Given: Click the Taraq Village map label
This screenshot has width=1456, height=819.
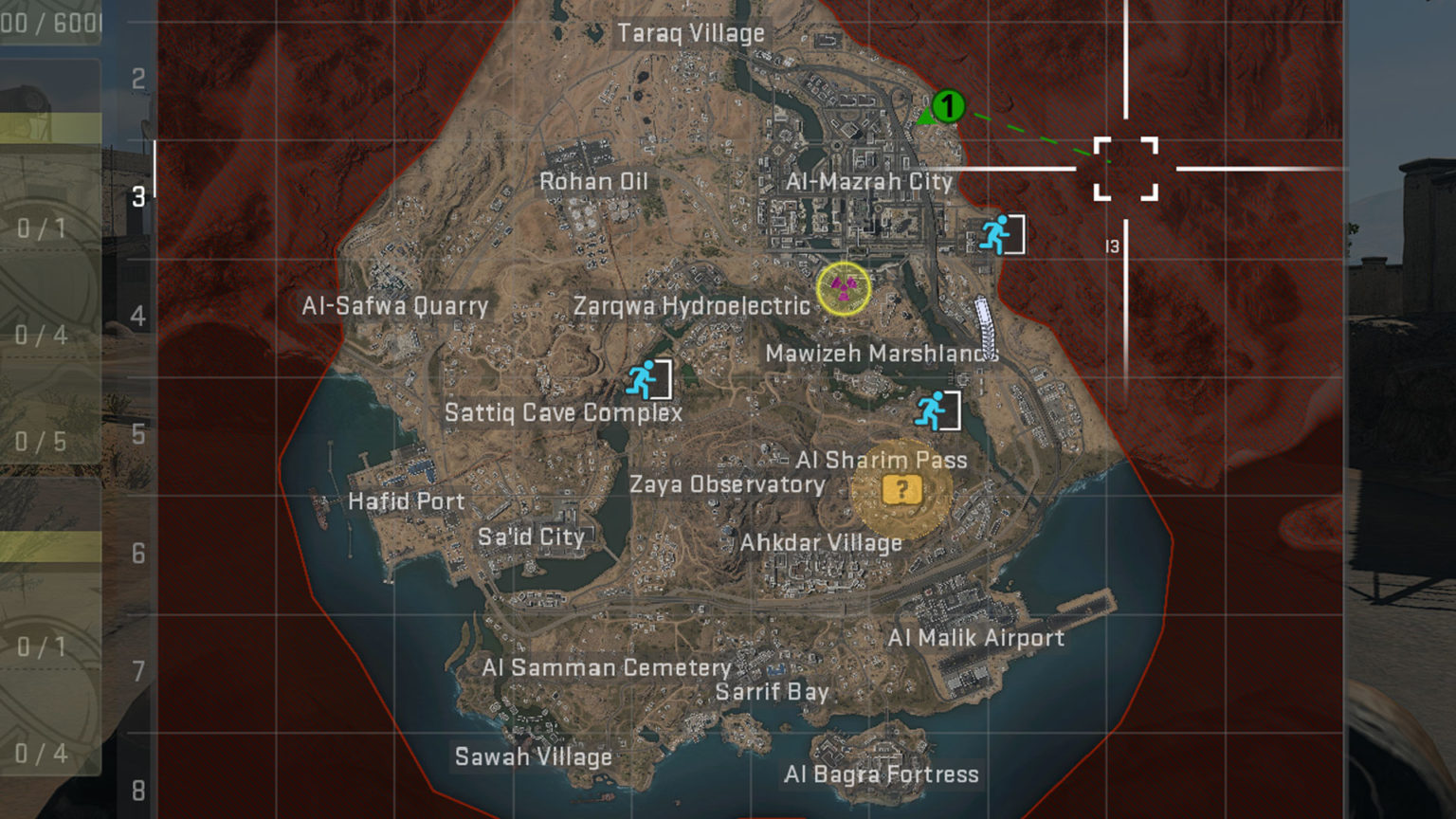Looking at the screenshot, I should [x=690, y=32].
